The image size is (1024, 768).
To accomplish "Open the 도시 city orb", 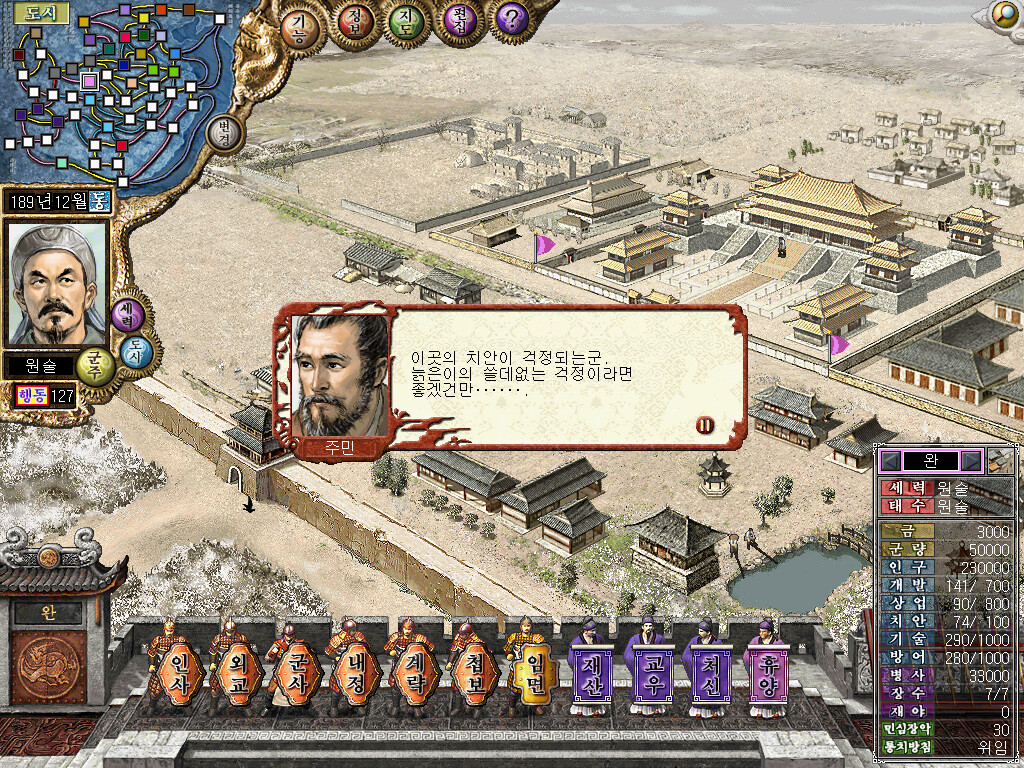I will tap(136, 351).
